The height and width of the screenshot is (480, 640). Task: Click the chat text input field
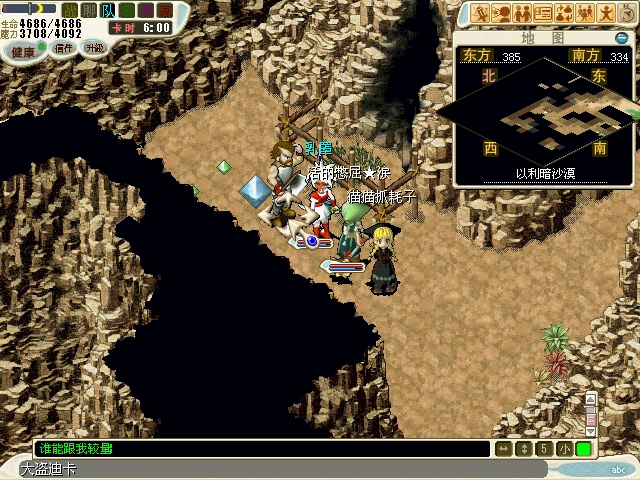(x=260, y=449)
